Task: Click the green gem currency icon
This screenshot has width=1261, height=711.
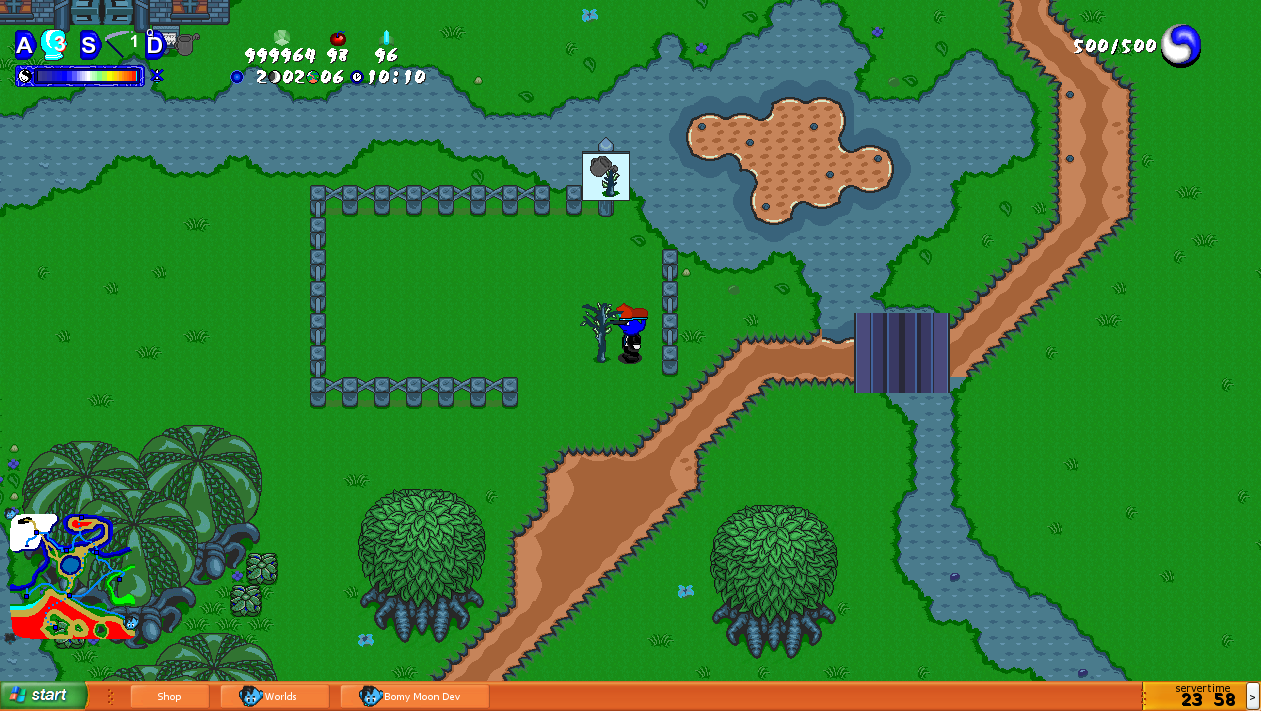Action: [x=281, y=38]
